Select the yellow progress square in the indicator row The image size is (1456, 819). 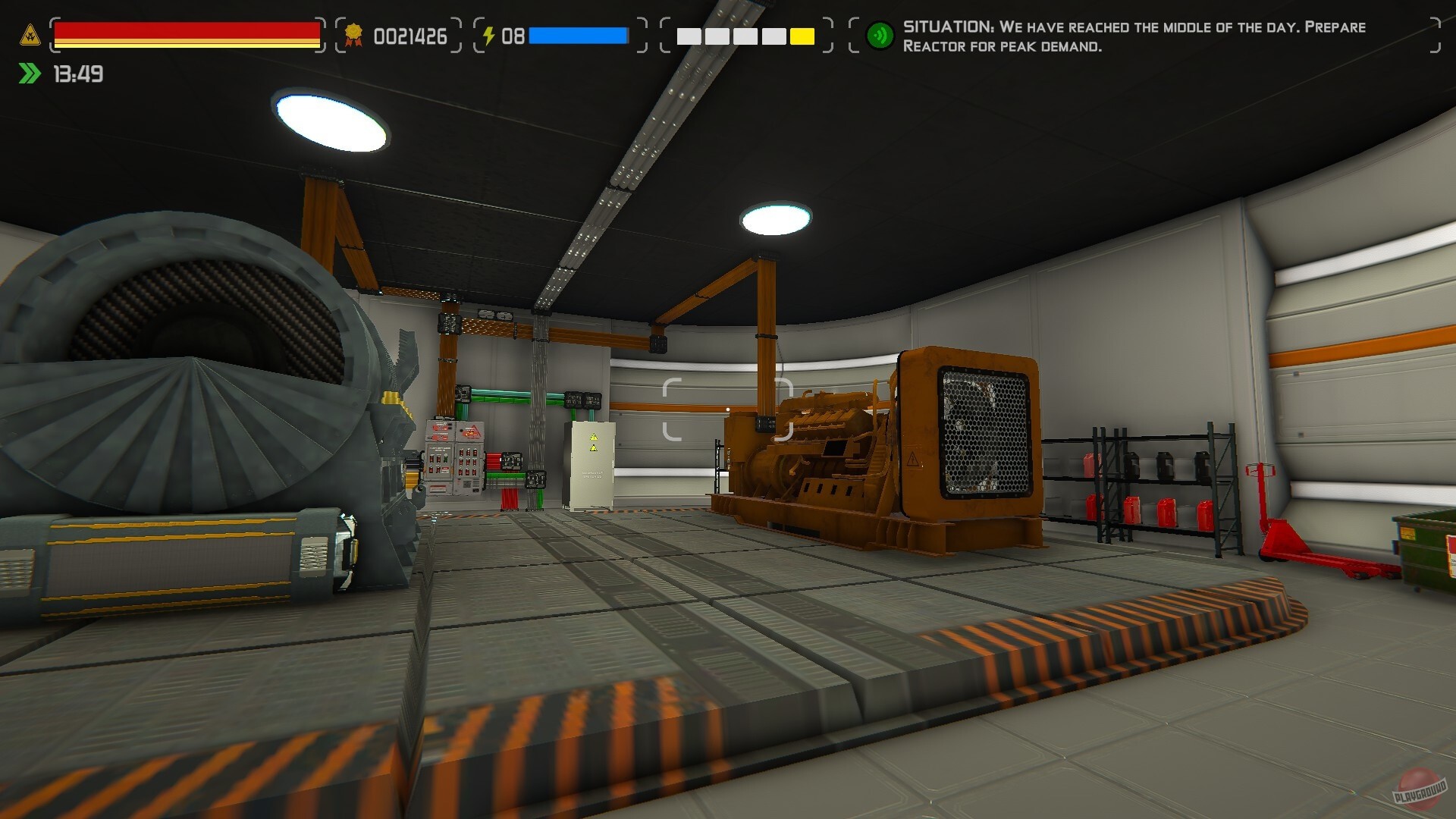pyautogui.click(x=800, y=35)
